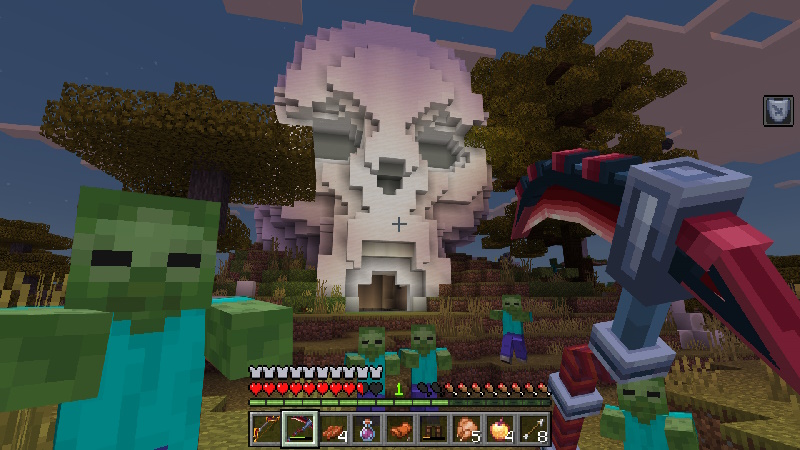
Task: Select the pink potion bottle slot
Action: coord(366,428)
